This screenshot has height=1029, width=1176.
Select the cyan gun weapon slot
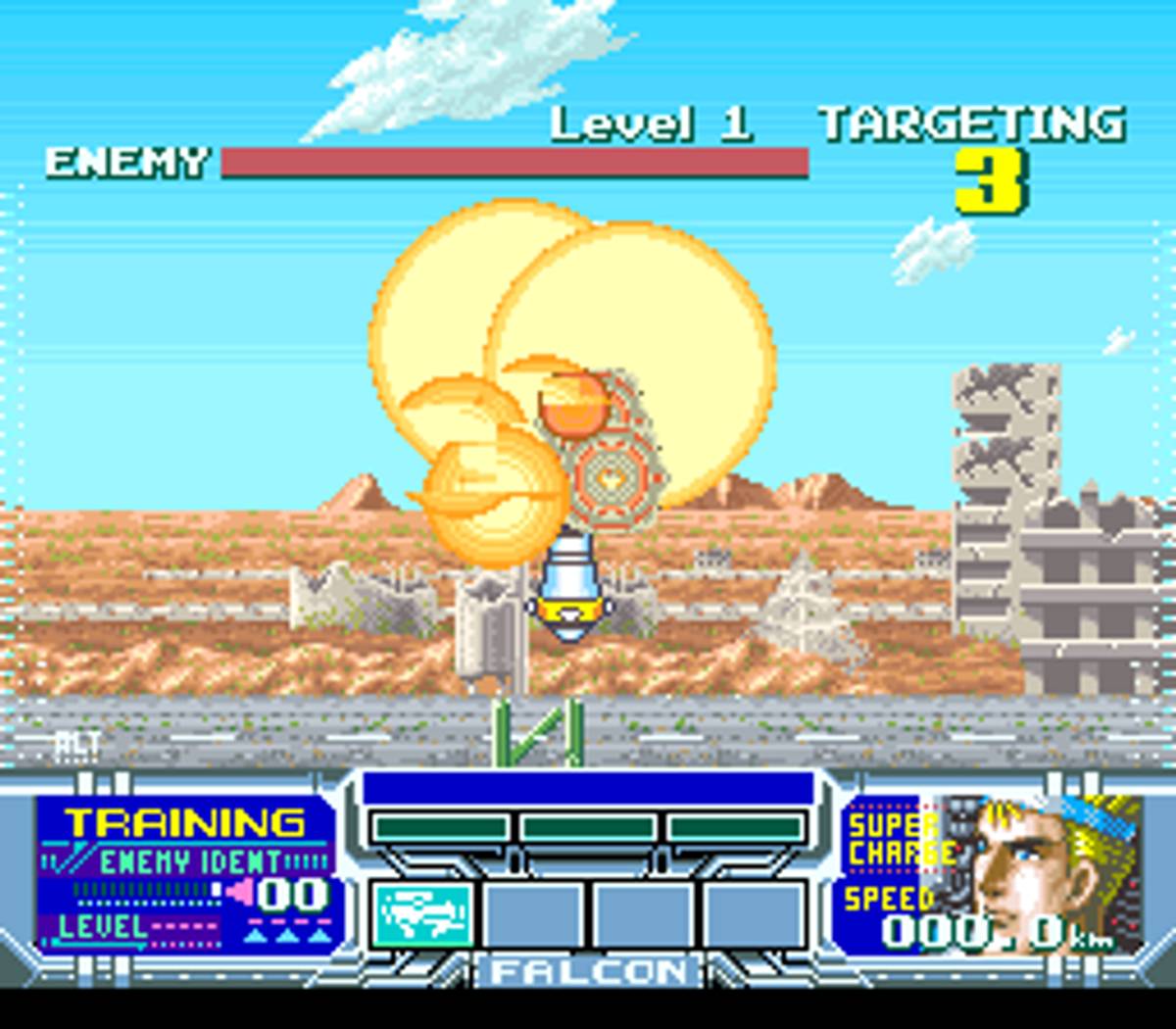tap(422, 915)
